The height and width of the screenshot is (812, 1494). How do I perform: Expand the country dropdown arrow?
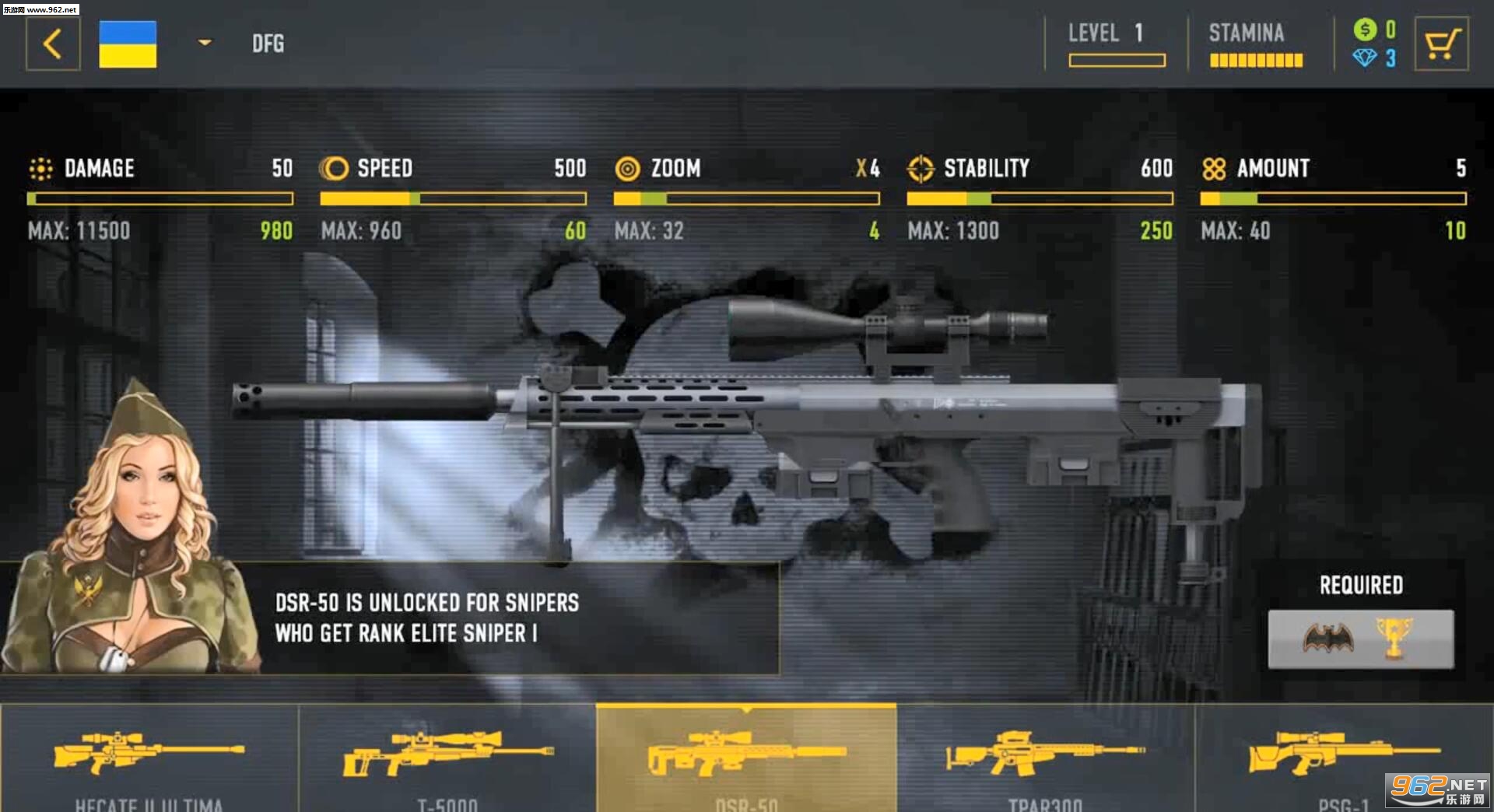tap(205, 43)
